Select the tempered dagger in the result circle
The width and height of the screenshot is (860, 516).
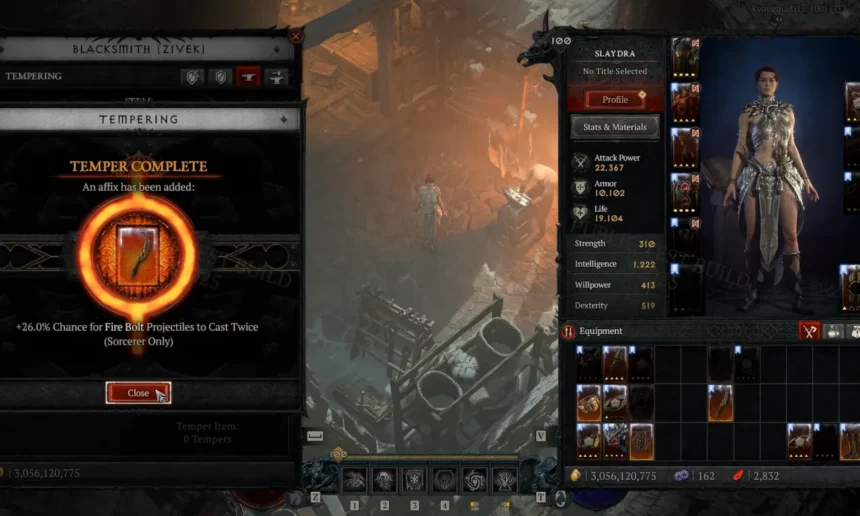(138, 256)
